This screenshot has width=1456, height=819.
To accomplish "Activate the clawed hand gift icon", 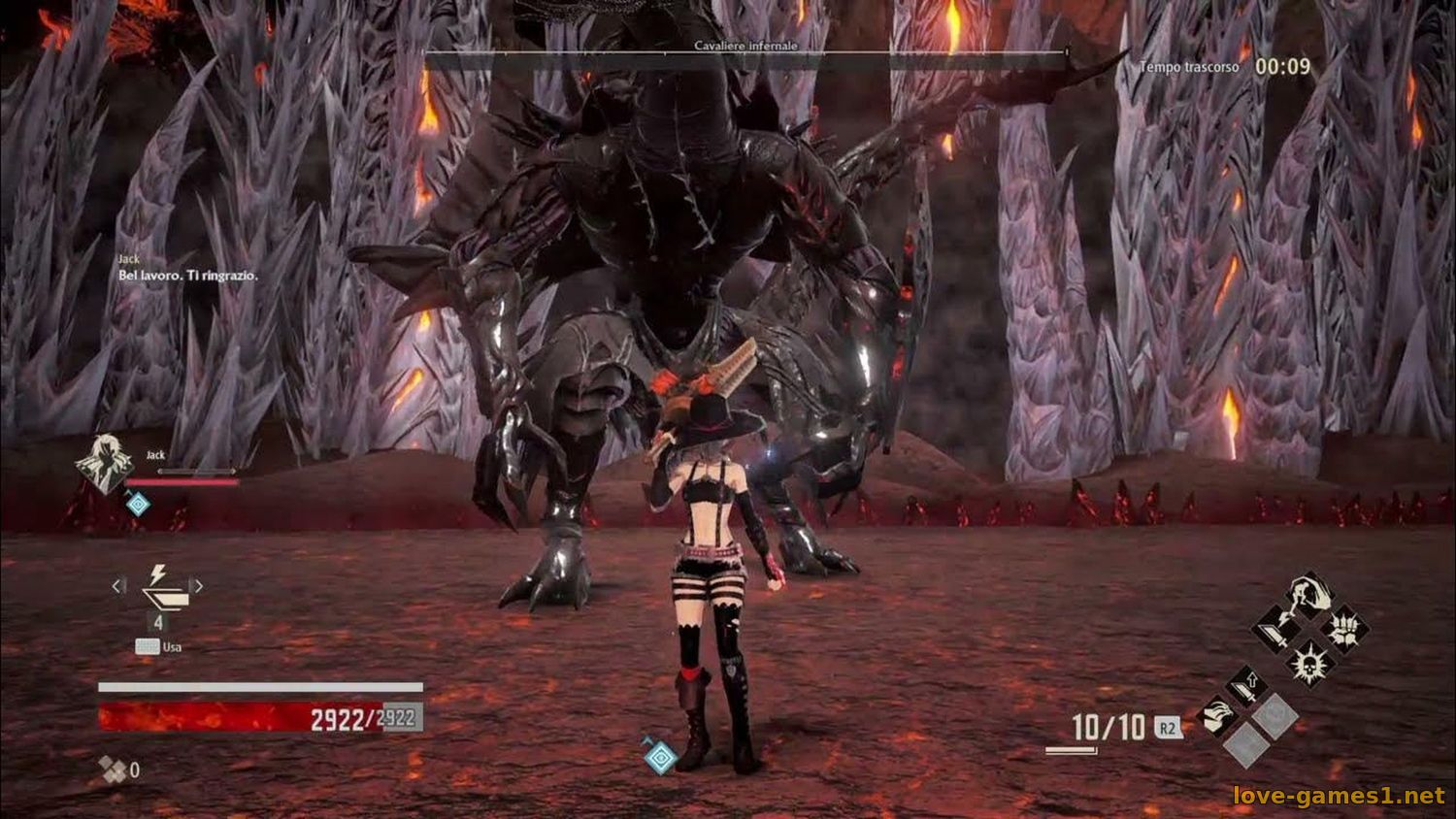I will tap(1217, 717).
